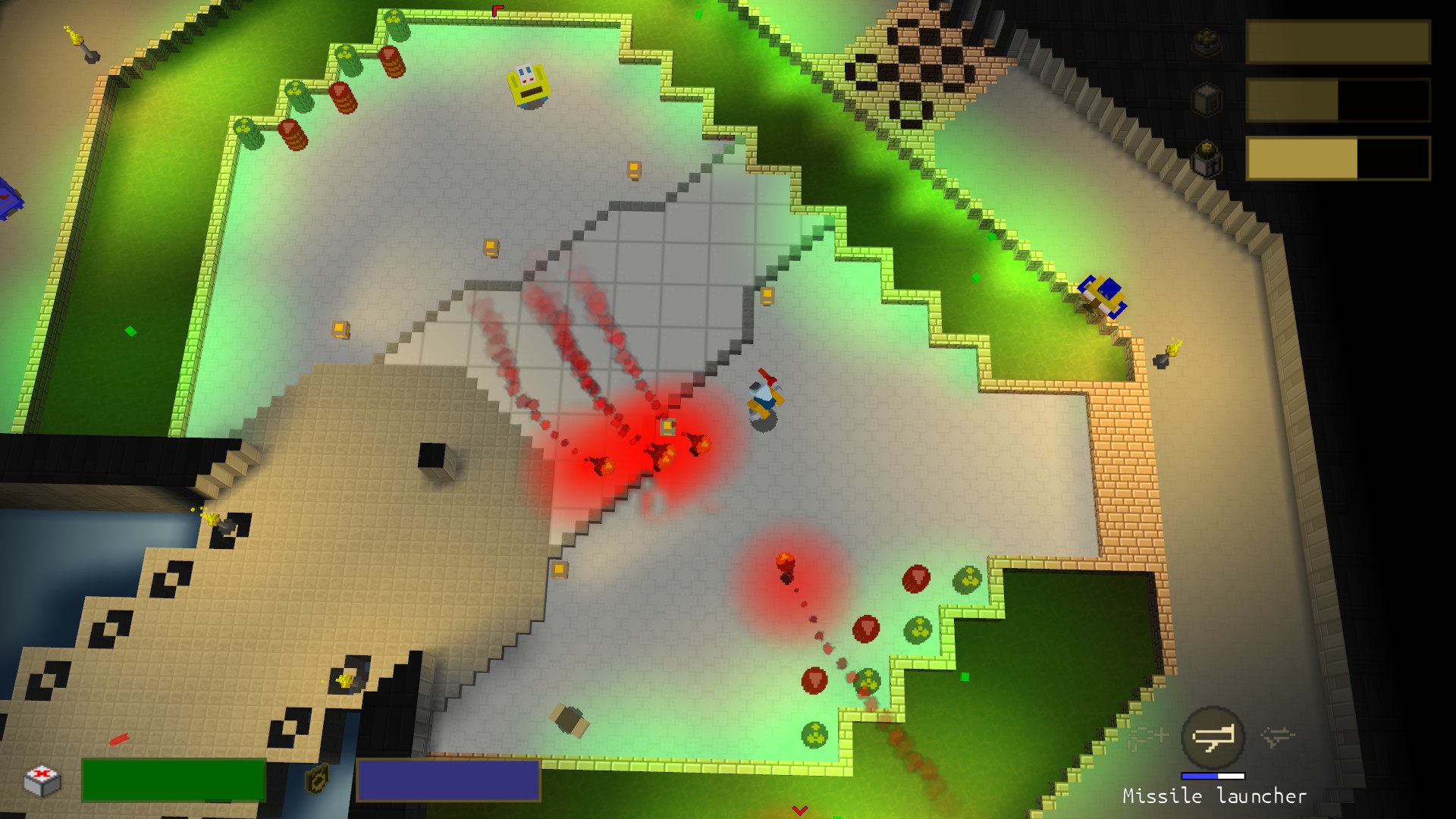Click the blue reload progress bar
The width and height of the screenshot is (1456, 819).
1215,776
